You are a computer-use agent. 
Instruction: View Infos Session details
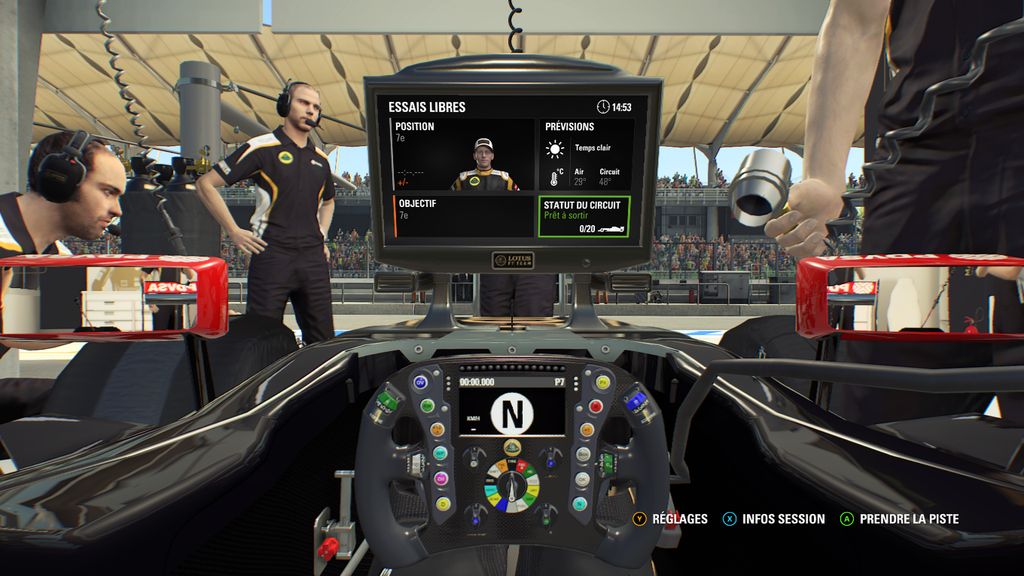click(x=774, y=519)
